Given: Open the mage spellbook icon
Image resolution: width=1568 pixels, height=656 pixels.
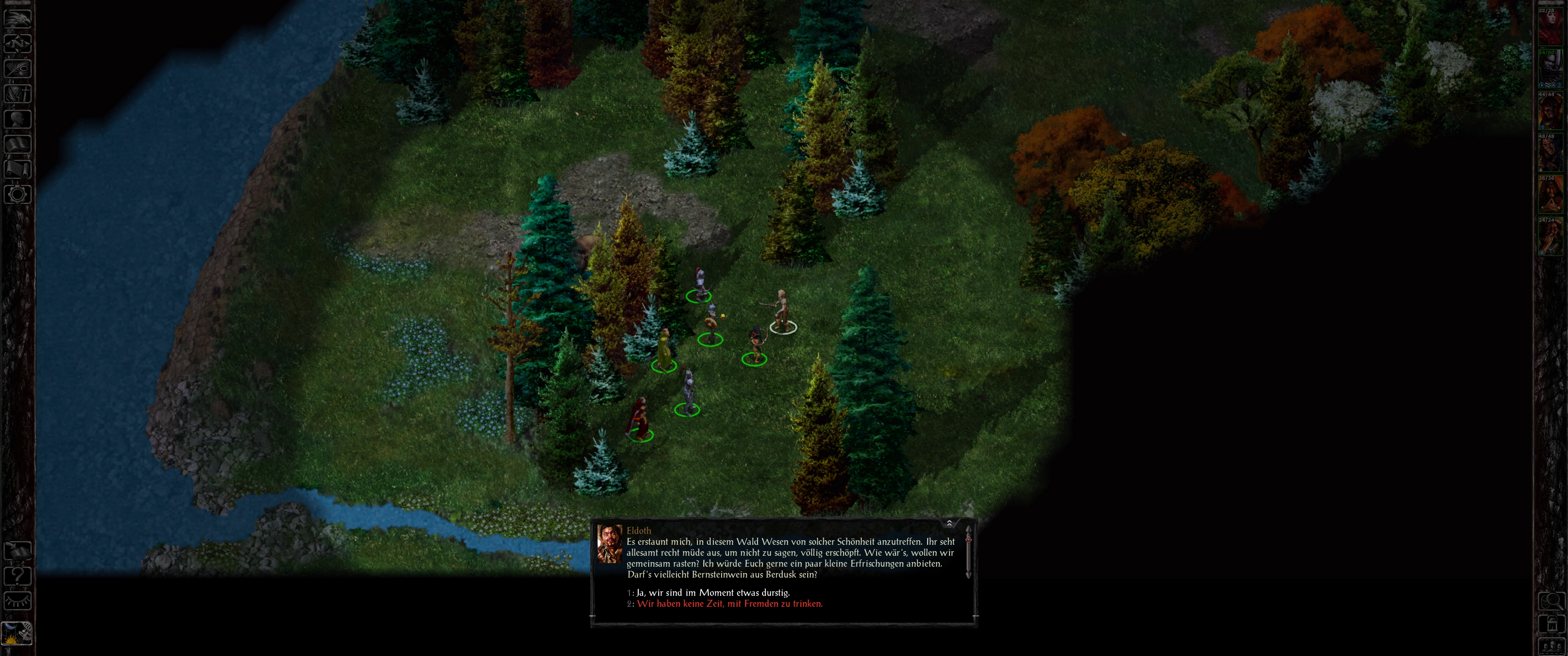Looking at the screenshot, I should 18,143.
